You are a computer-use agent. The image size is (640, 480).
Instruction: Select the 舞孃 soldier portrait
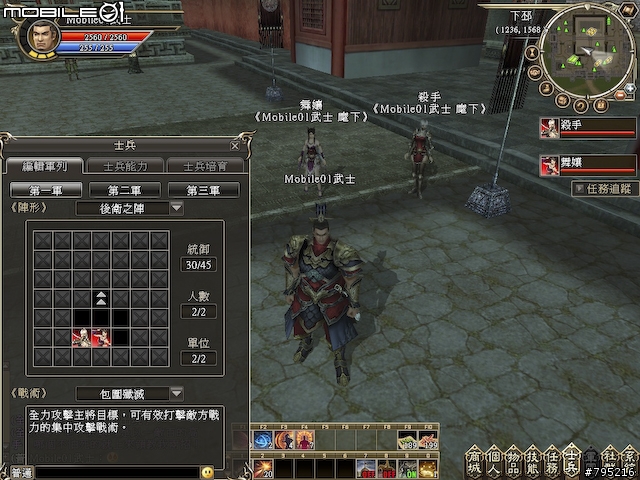(549, 164)
